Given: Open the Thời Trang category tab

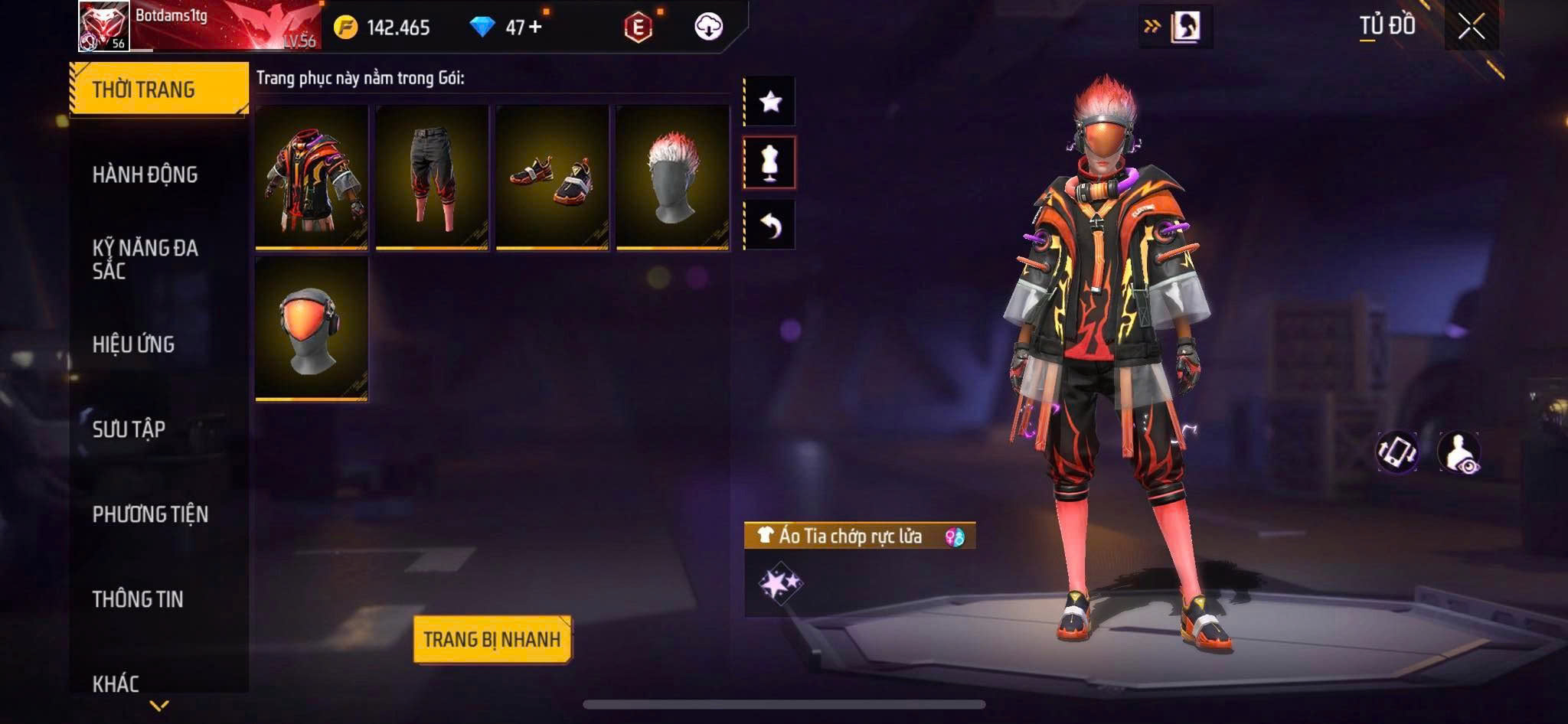Looking at the screenshot, I should (x=158, y=90).
